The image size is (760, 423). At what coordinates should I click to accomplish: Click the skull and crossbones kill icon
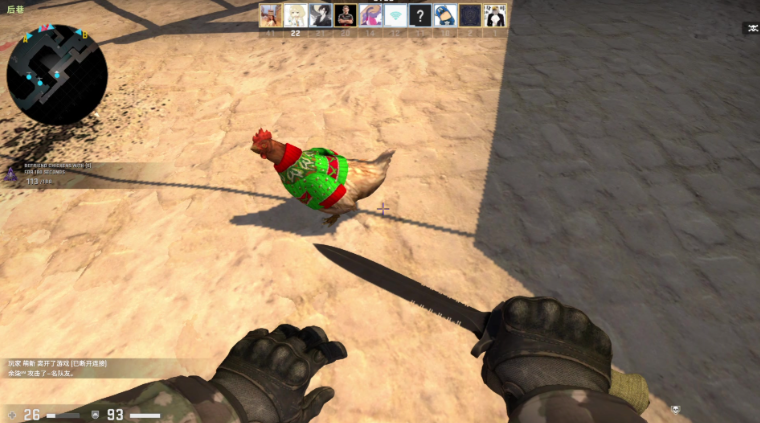click(750, 28)
